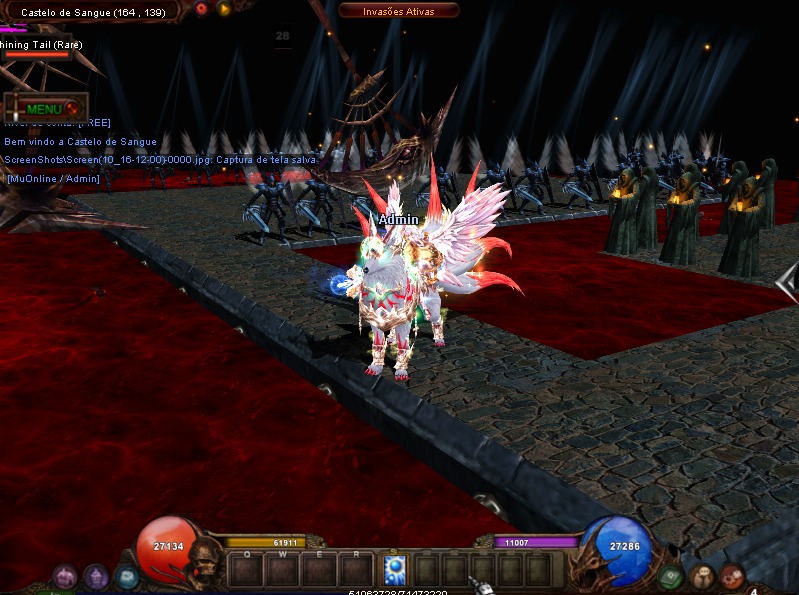The height and width of the screenshot is (595, 799).
Task: Click the R hotkey item slot
Action: pos(355,571)
